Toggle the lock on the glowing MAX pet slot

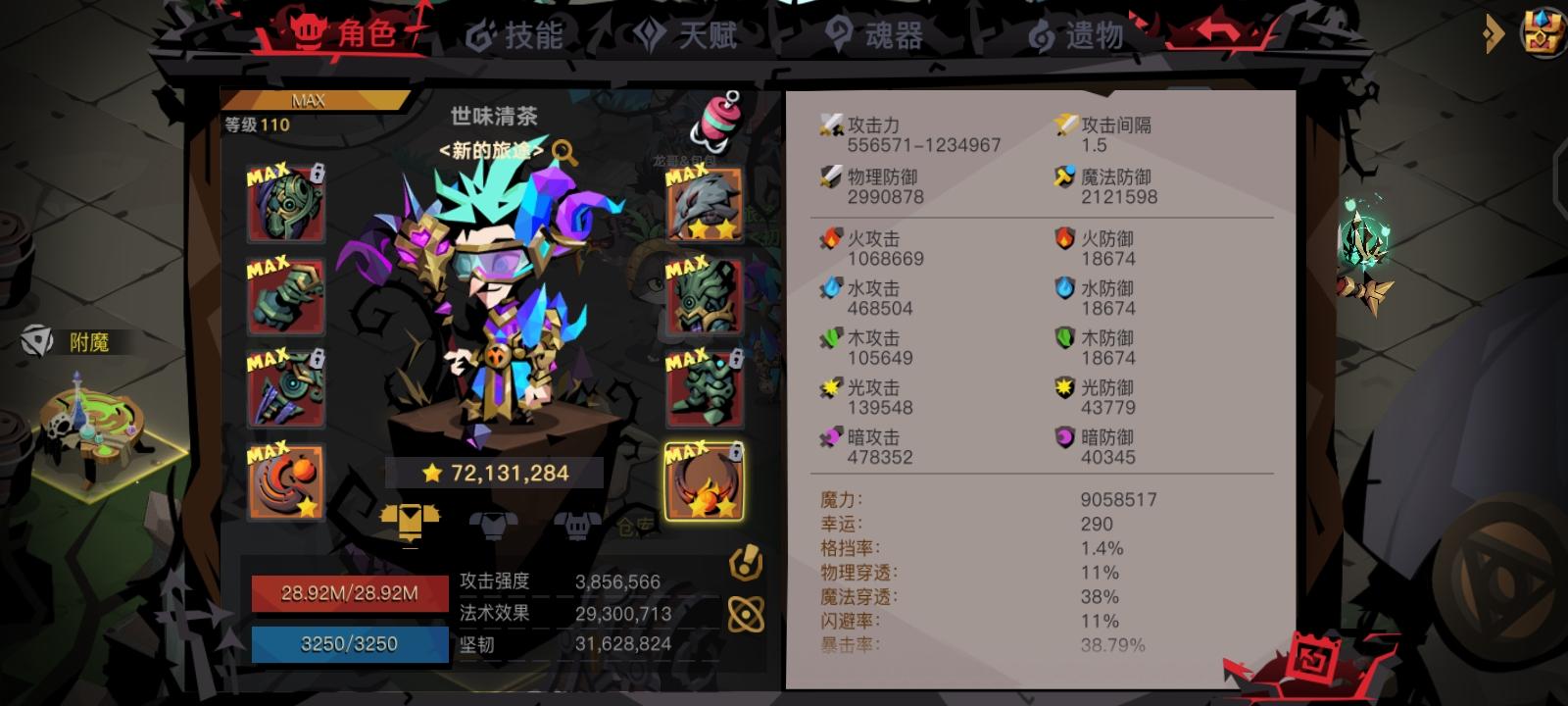click(x=735, y=449)
